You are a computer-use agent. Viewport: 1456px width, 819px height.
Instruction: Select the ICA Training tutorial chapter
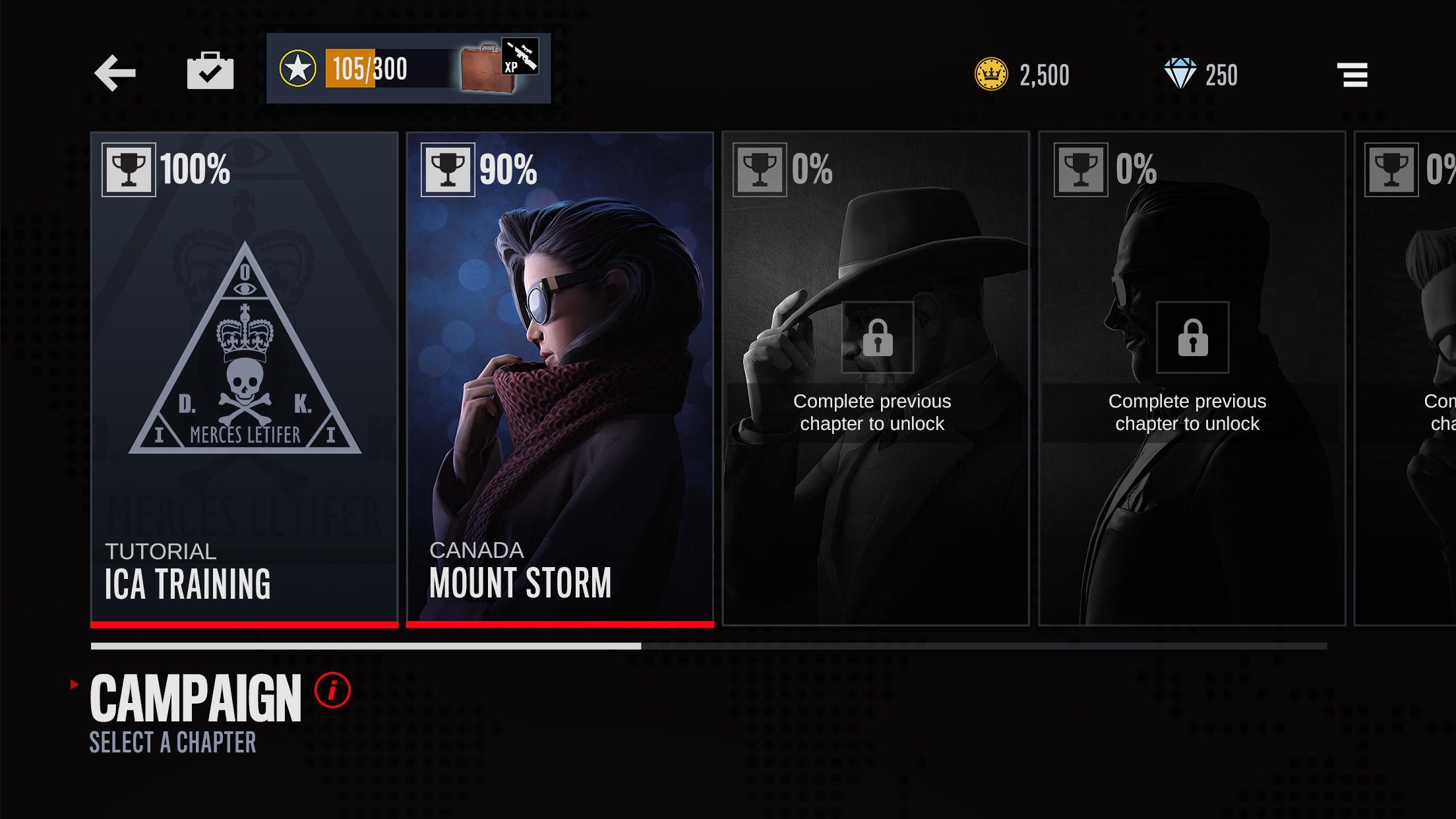click(244, 376)
